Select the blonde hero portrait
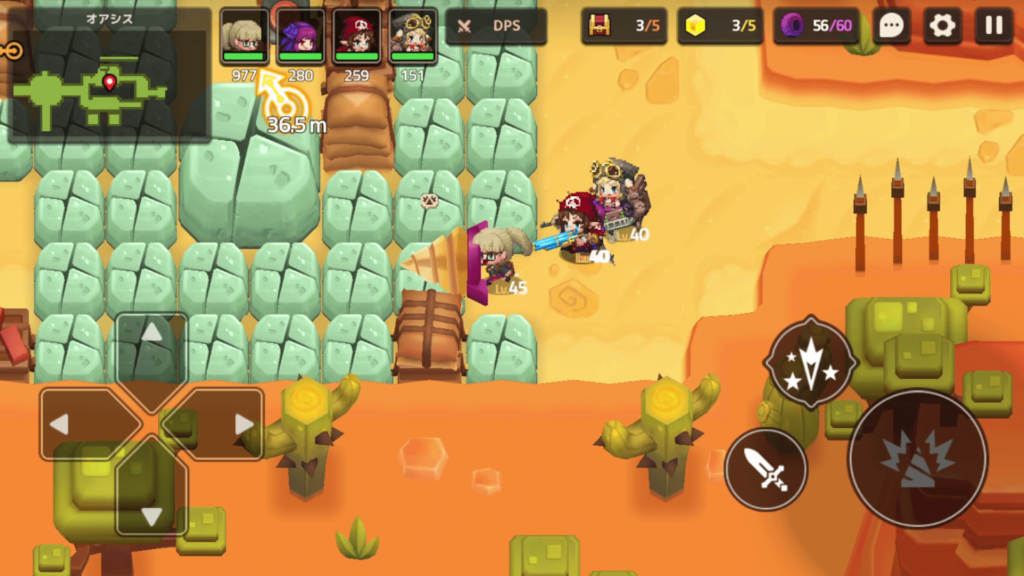This screenshot has height=576, width=1024. (243, 35)
